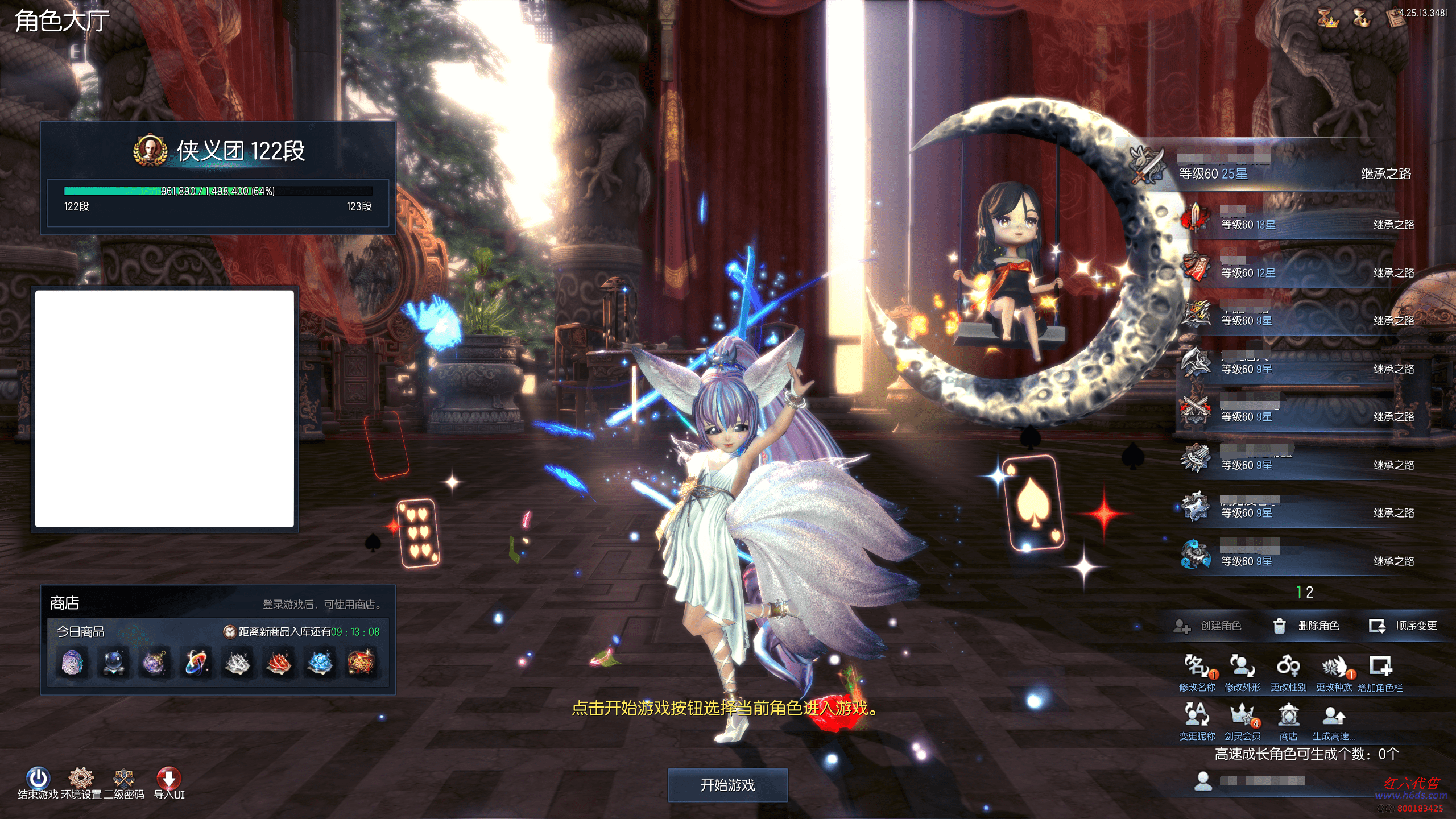Click 增加角色栏 to add character slot
Viewport: 1456px width, 819px height.
coord(1380,667)
